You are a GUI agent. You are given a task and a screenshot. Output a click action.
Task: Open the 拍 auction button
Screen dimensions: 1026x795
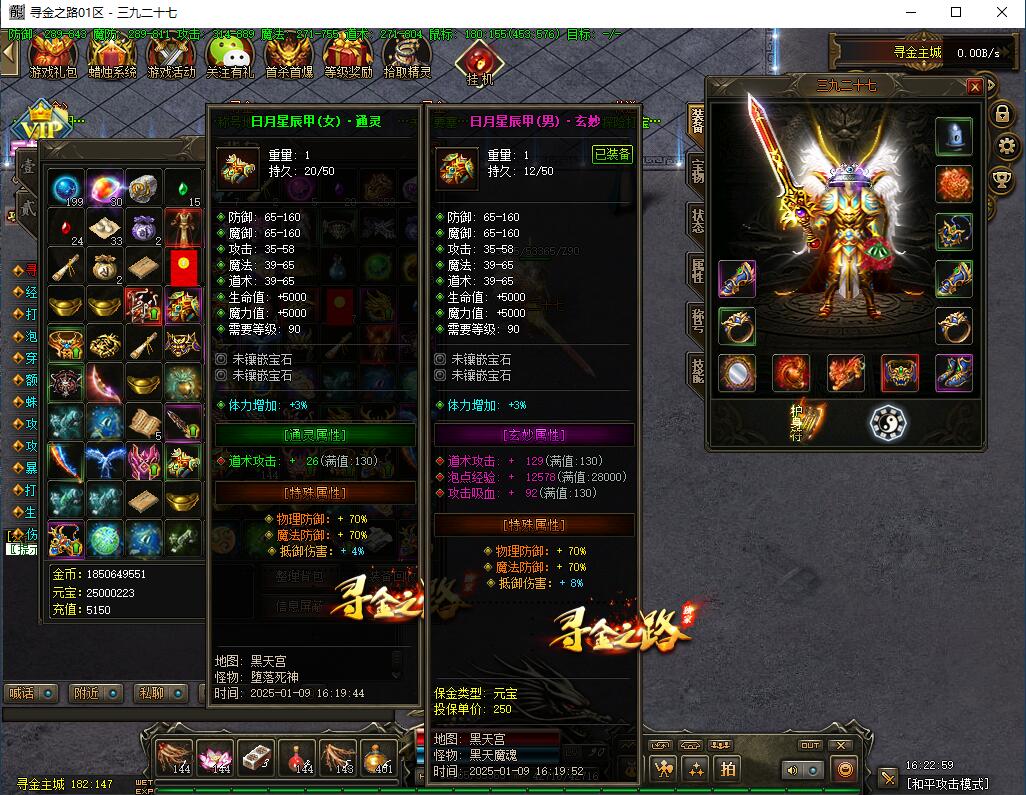[x=728, y=769]
